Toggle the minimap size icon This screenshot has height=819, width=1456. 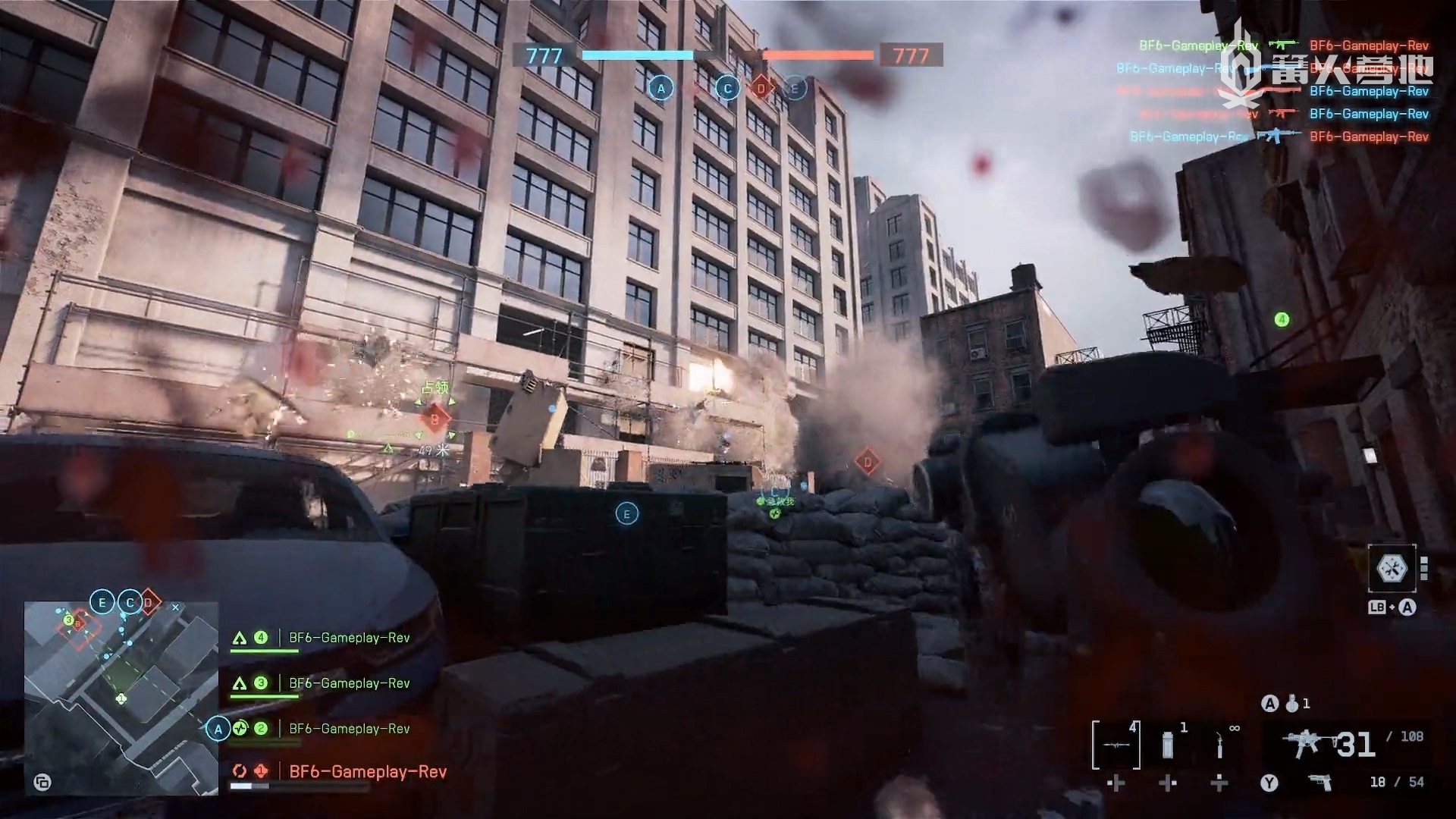tap(42, 783)
